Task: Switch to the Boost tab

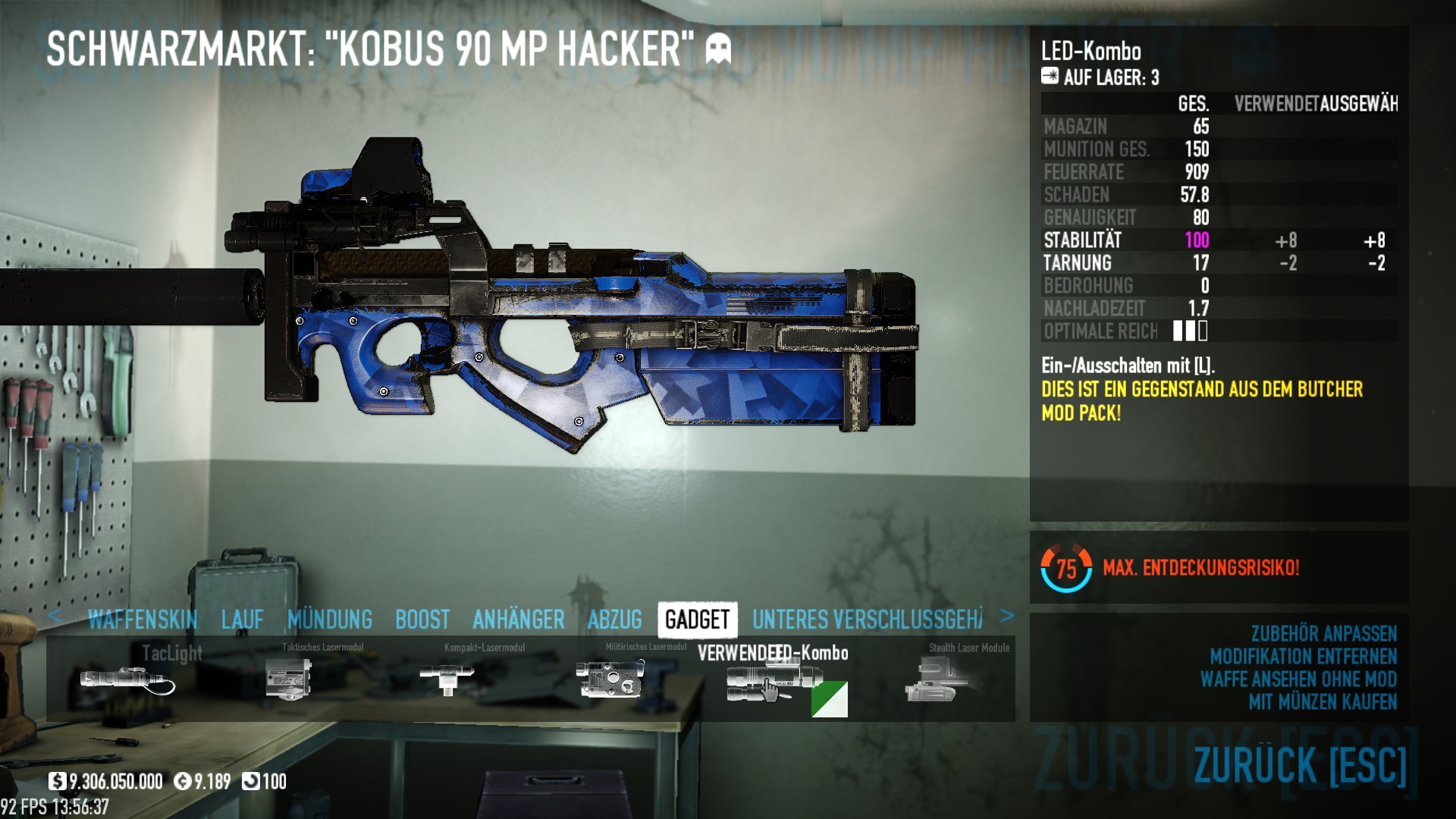Action: pyautogui.click(x=422, y=620)
